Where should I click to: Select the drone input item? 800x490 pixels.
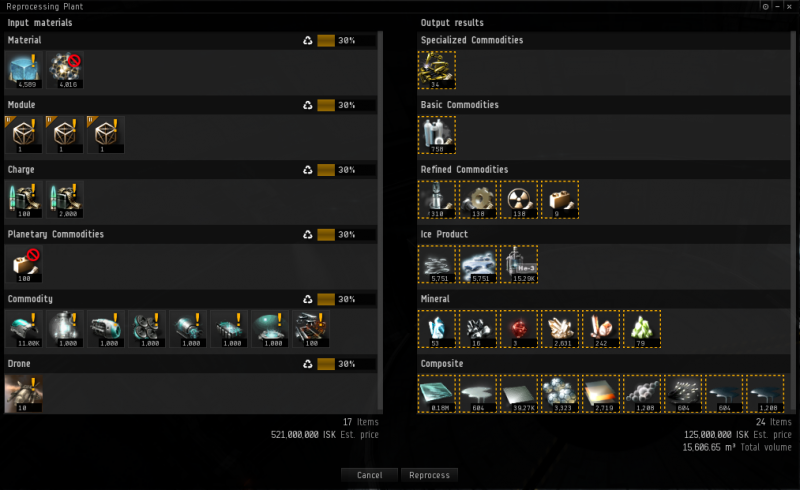[24, 393]
